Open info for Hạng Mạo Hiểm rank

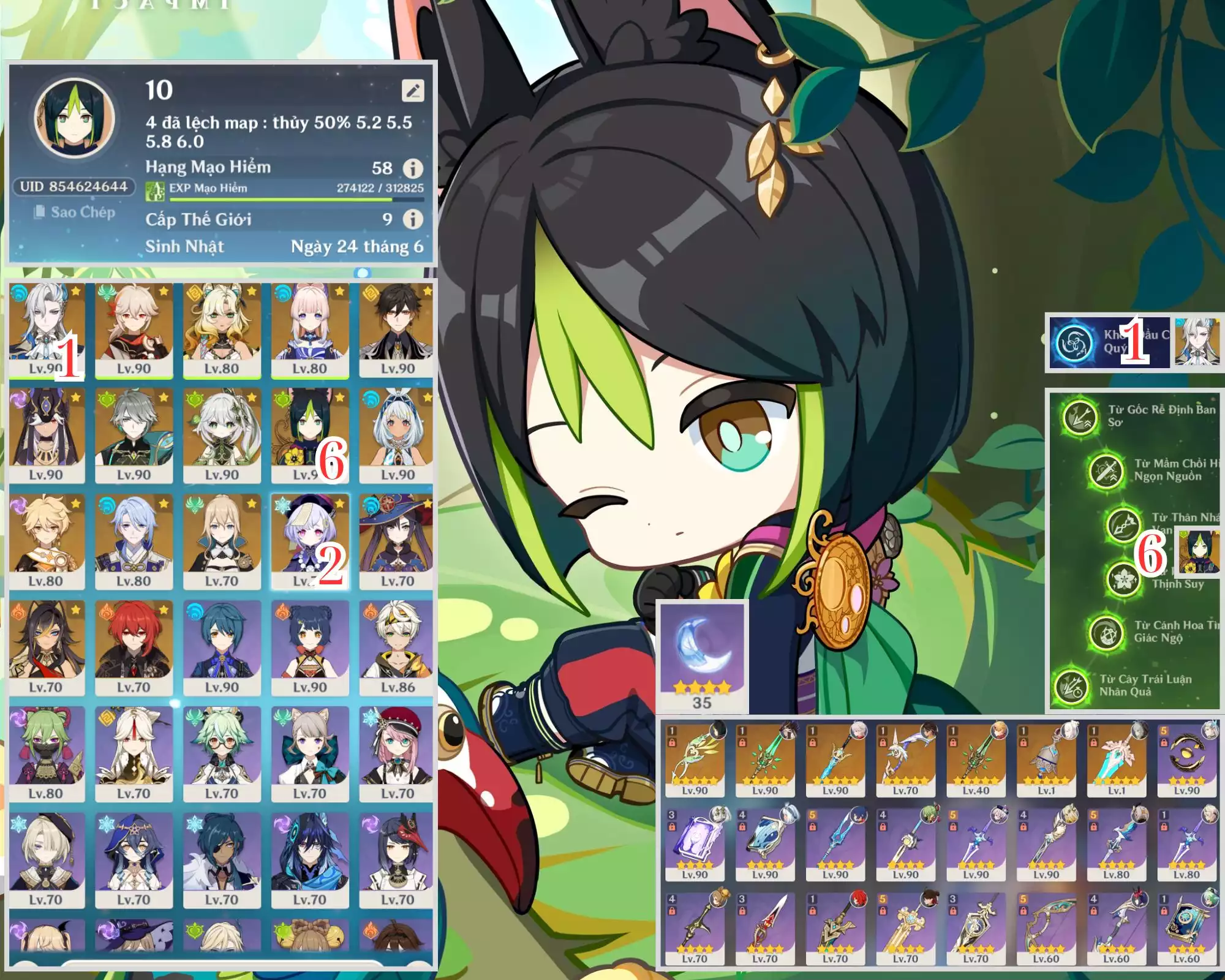[413, 168]
